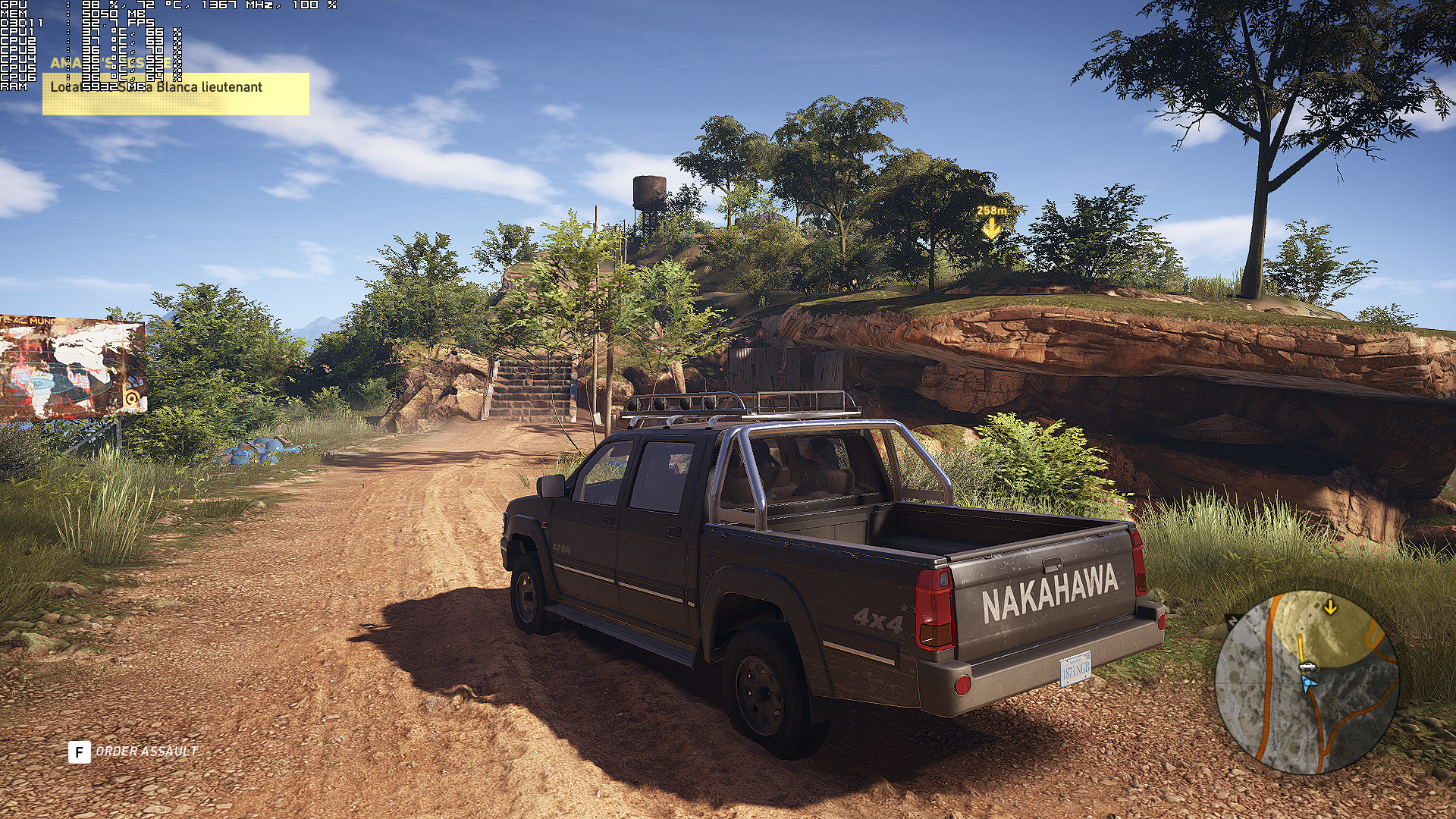Viewport: 1456px width, 819px height.
Task: Select the yellow 258m objective waypoint marker
Action: 991,222
